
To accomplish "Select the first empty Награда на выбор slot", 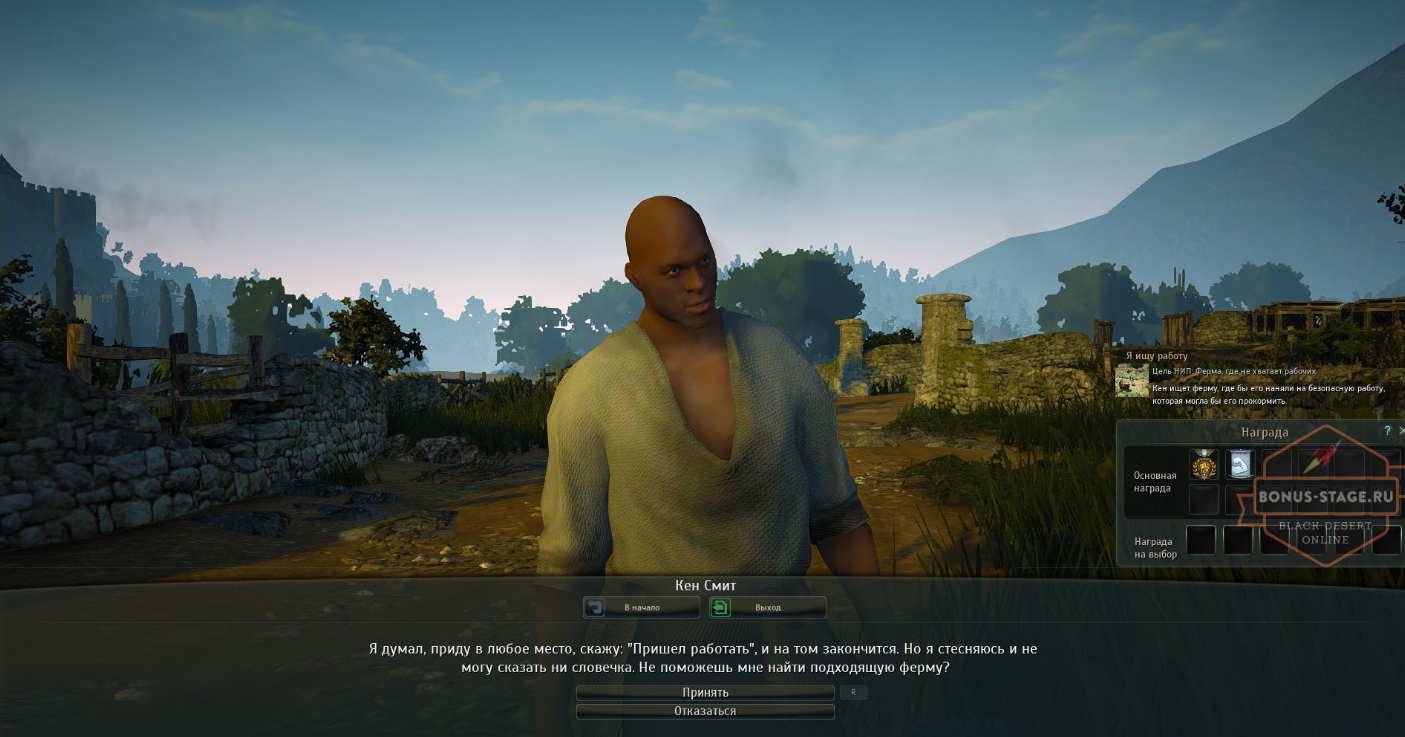I will (x=1200, y=539).
